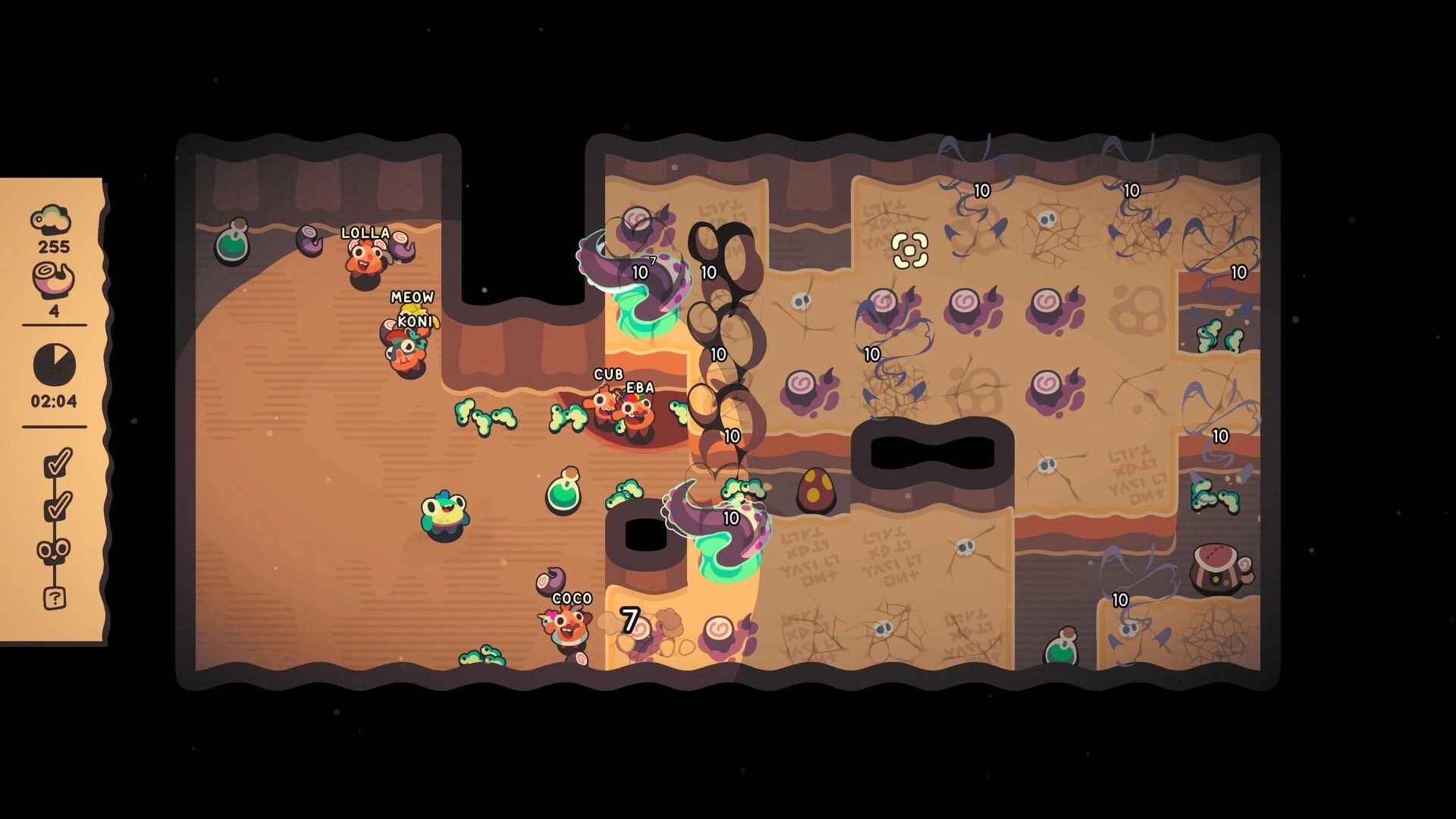
Task: Click the timer reading 02:04
Action: click(x=55, y=400)
